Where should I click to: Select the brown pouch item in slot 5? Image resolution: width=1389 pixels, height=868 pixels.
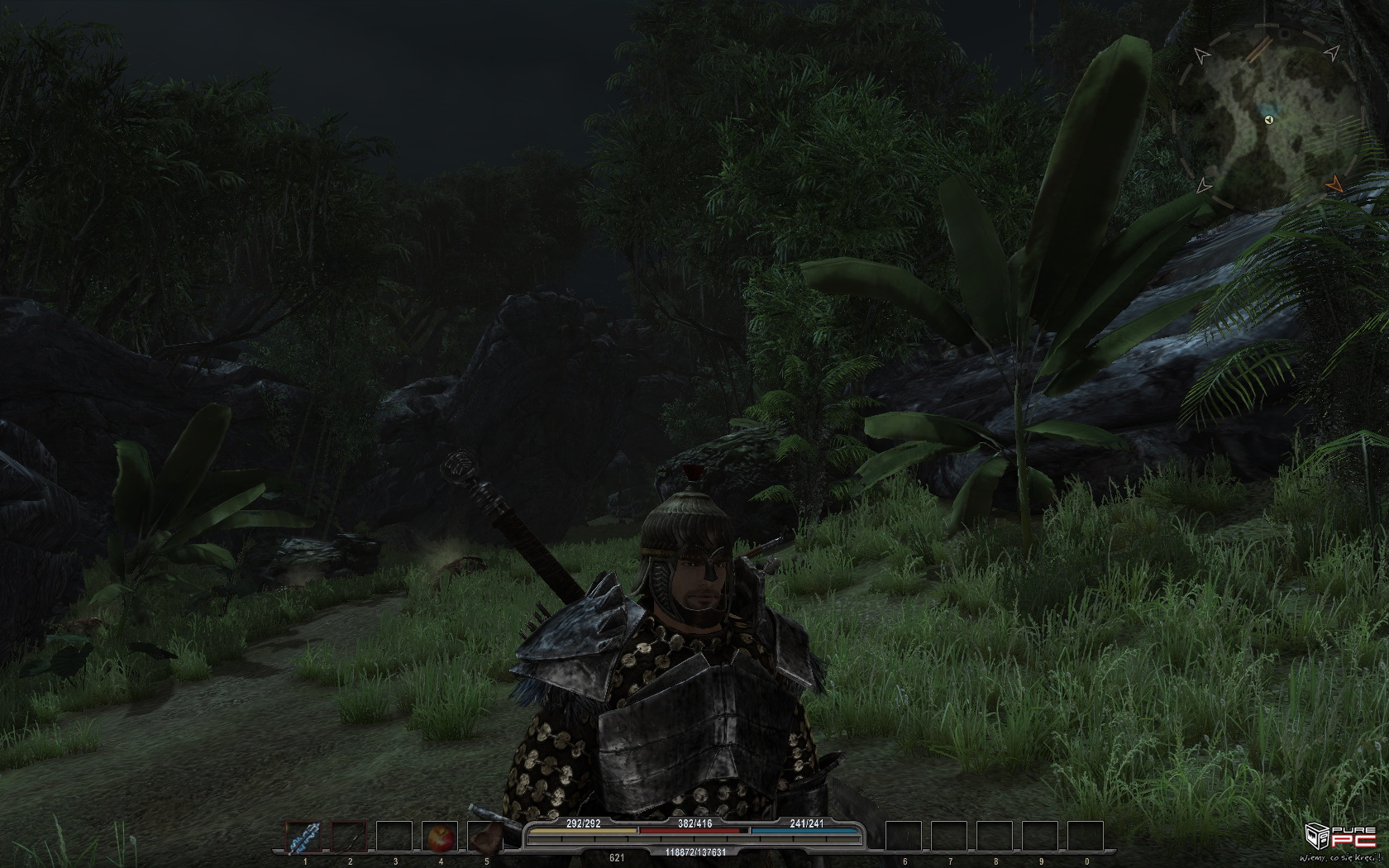click(x=484, y=837)
